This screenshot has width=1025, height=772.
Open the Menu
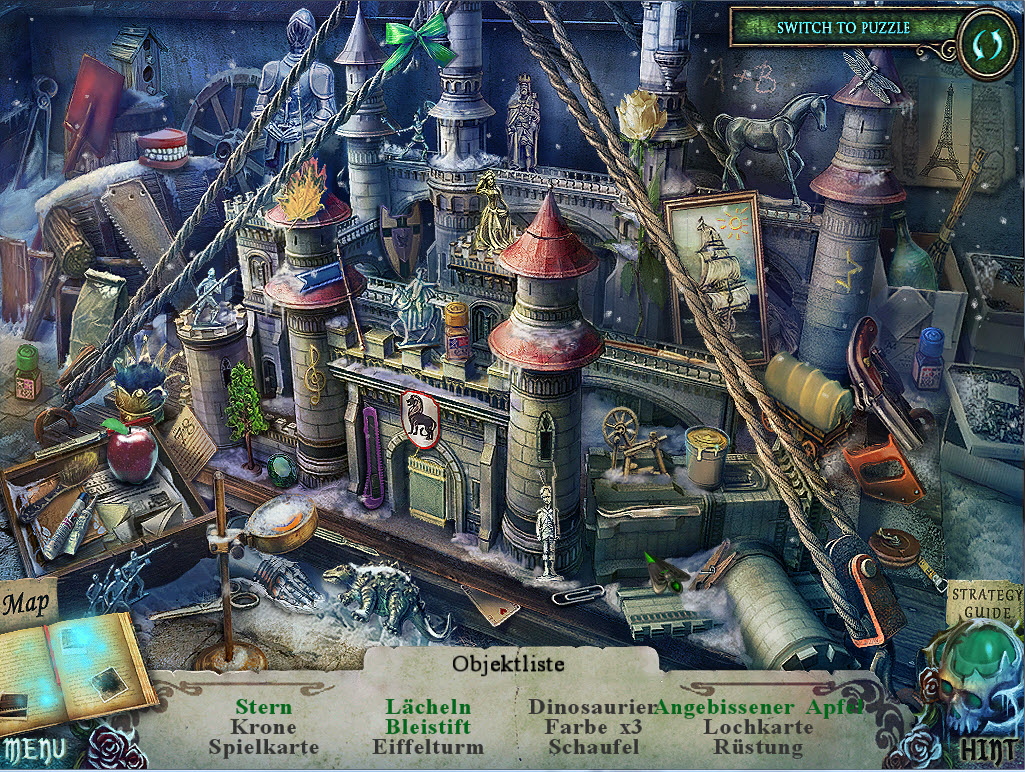click(34, 749)
